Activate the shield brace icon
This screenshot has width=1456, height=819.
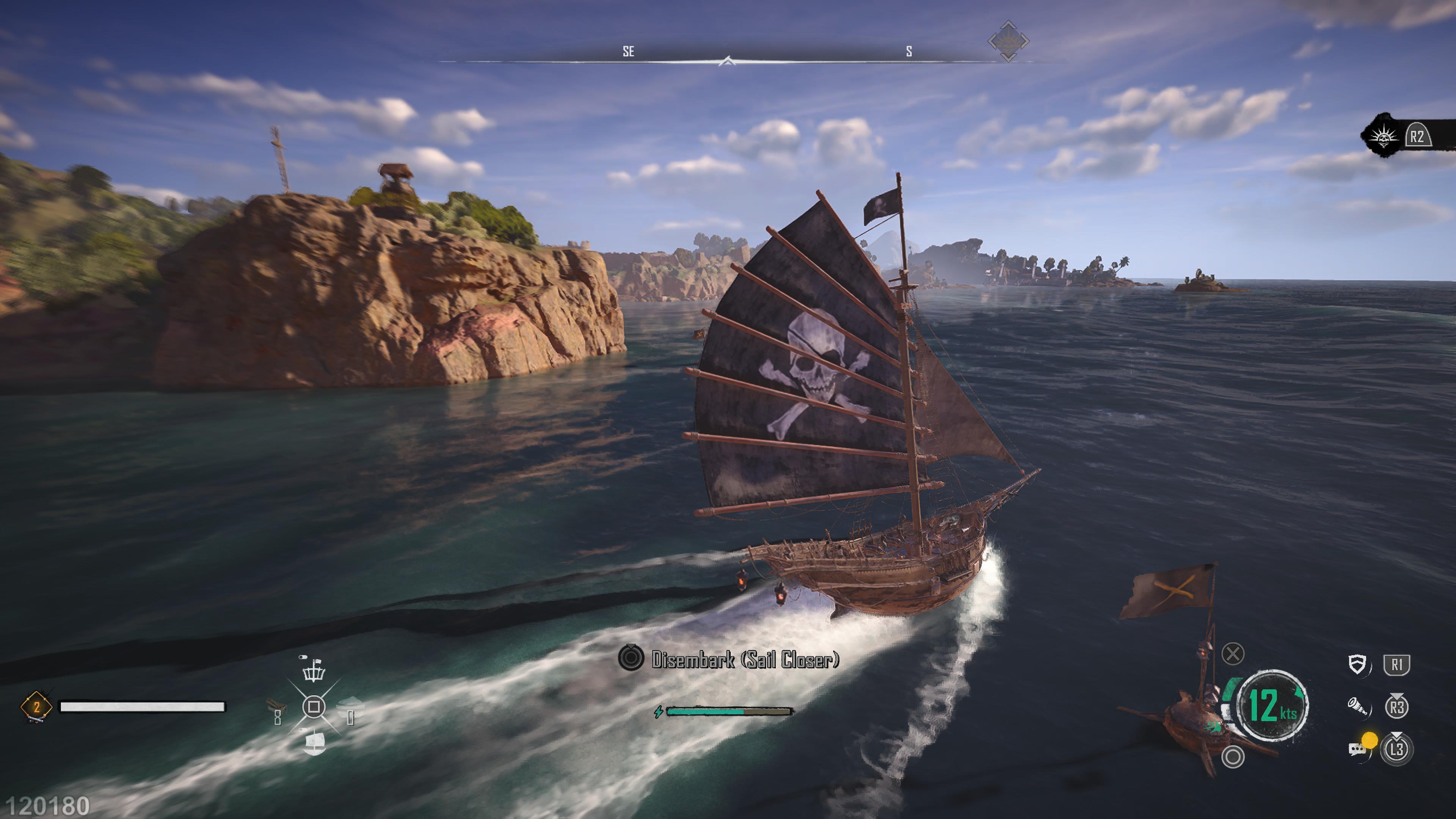click(1357, 664)
